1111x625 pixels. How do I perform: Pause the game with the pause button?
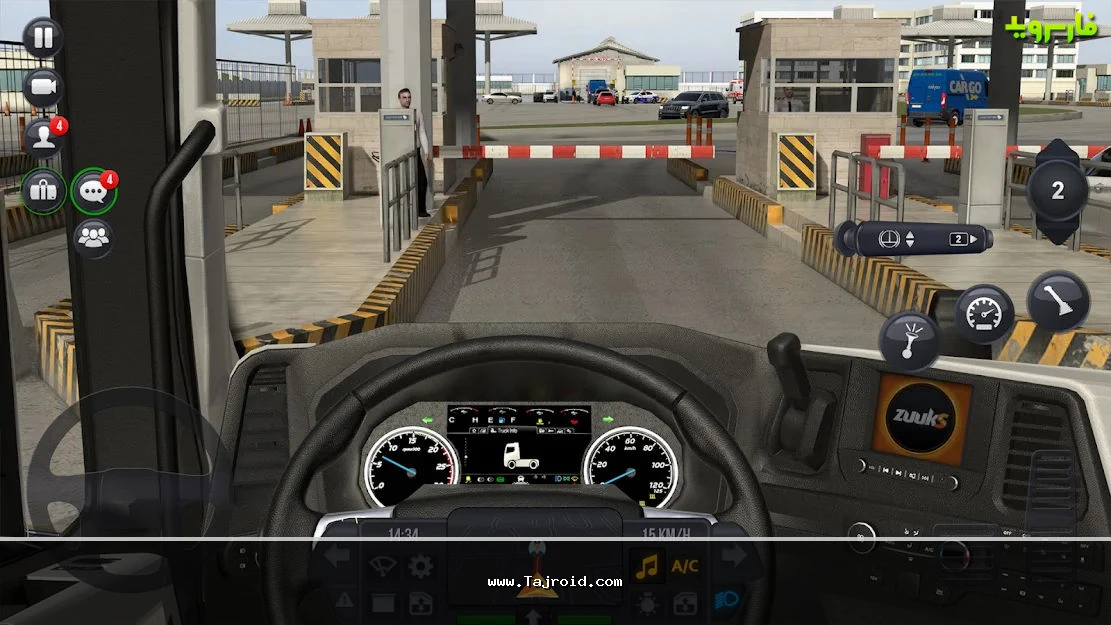point(42,38)
